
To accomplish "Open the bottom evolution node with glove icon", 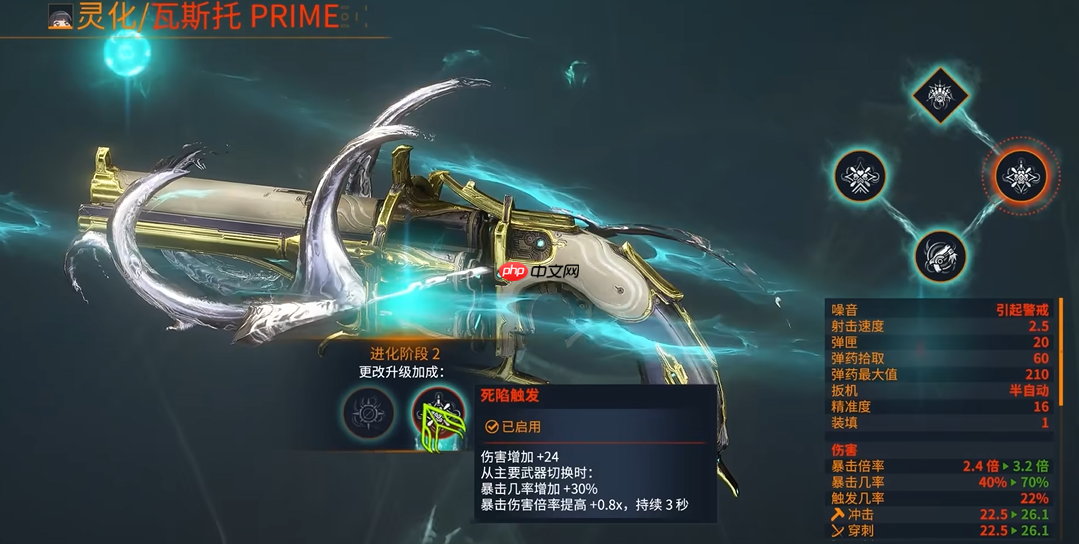I will click(x=940, y=255).
